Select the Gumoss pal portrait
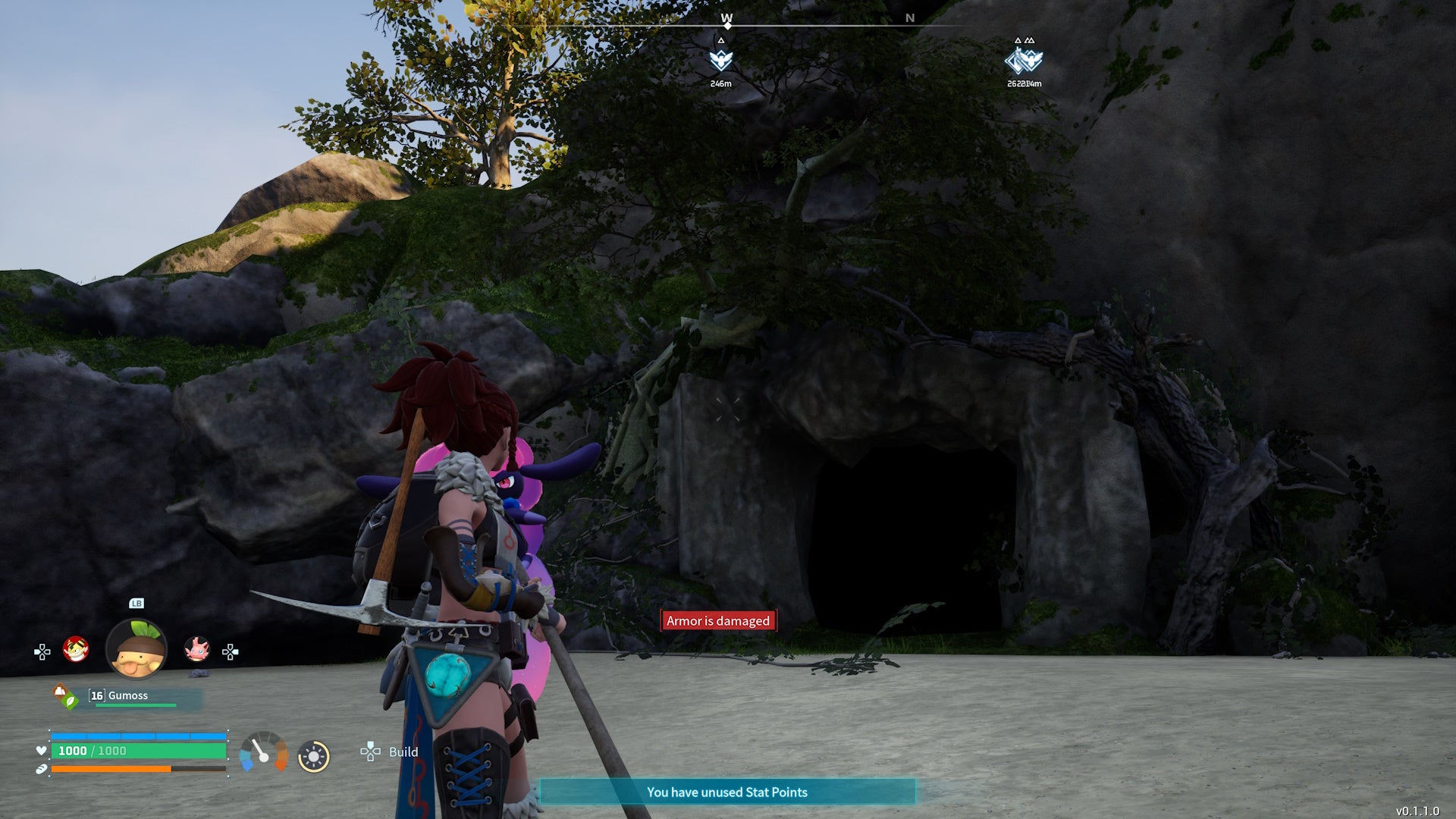This screenshot has width=1456, height=819. [x=136, y=649]
